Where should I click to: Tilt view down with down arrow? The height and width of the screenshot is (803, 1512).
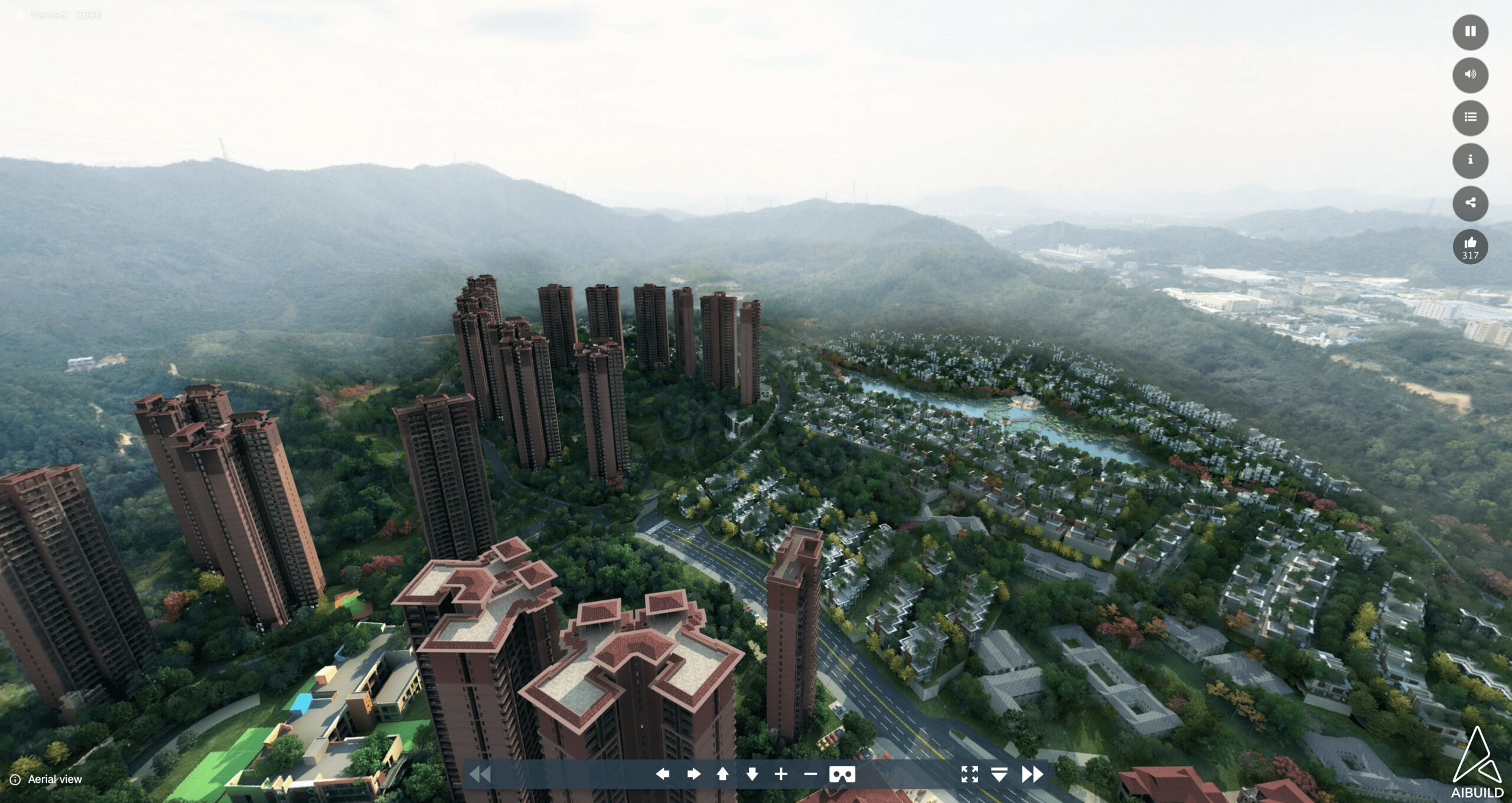(x=752, y=774)
